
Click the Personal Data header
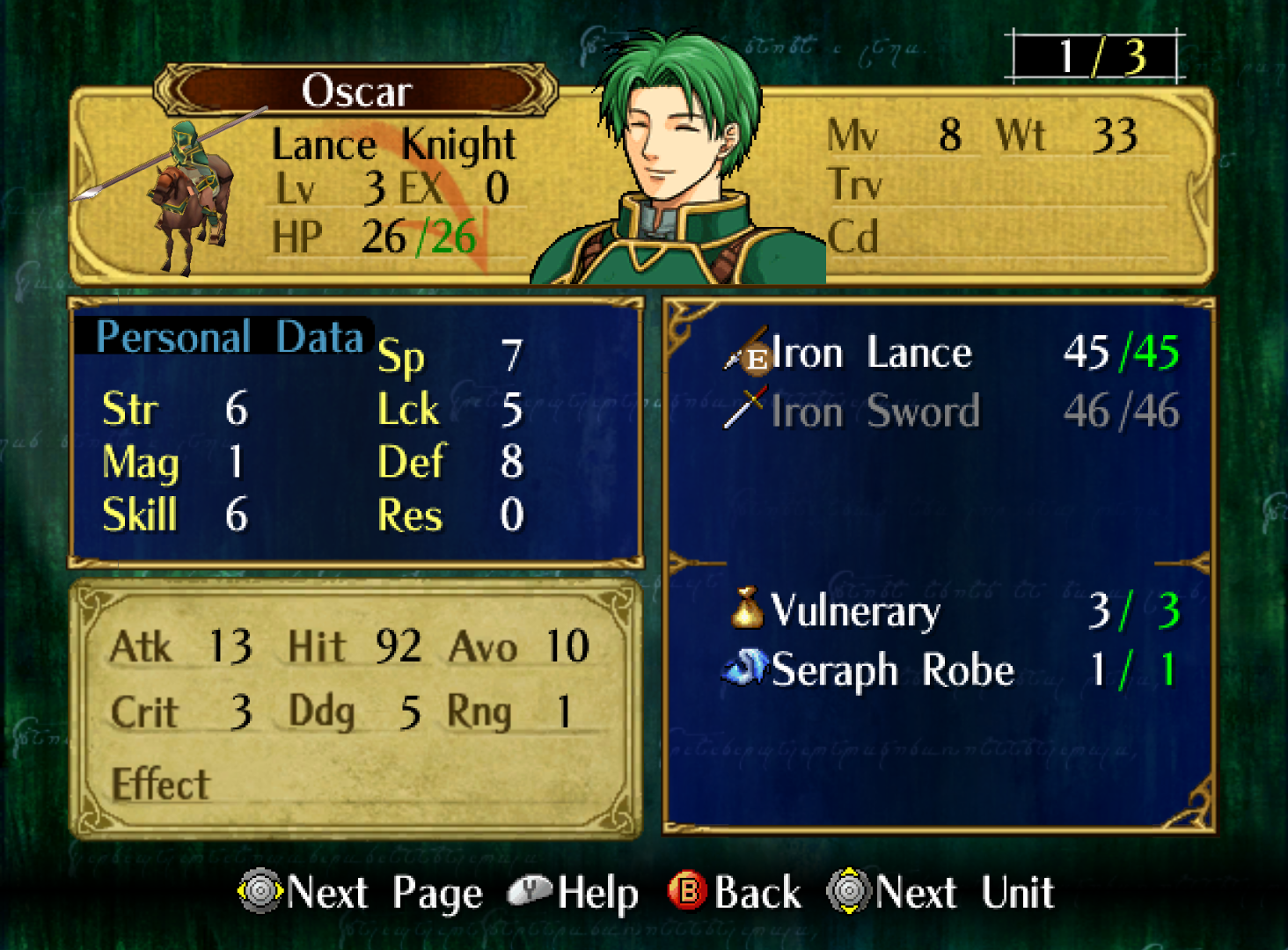coord(229,337)
